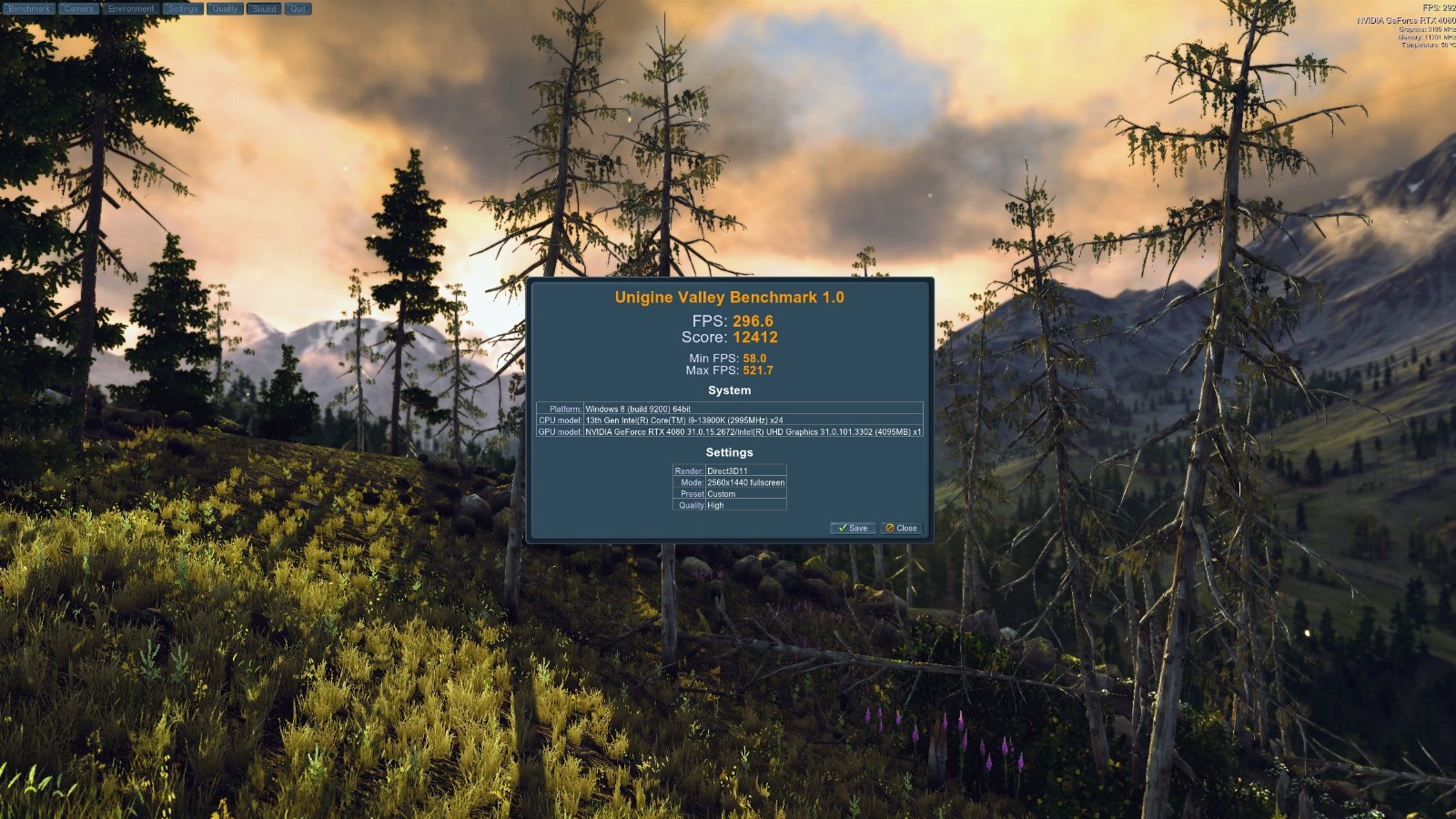Open the Environment menu

click(x=131, y=9)
